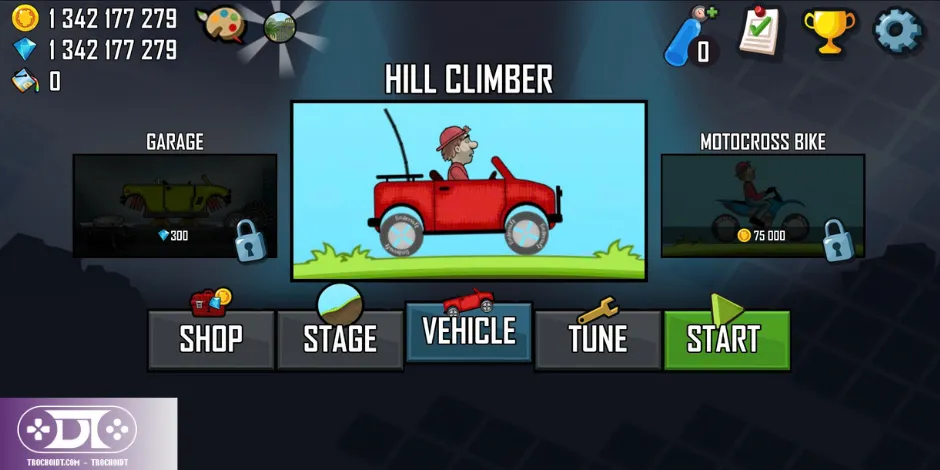The height and width of the screenshot is (470, 940).
Task: Click the glowing stage landscape icon
Action: point(280,27)
